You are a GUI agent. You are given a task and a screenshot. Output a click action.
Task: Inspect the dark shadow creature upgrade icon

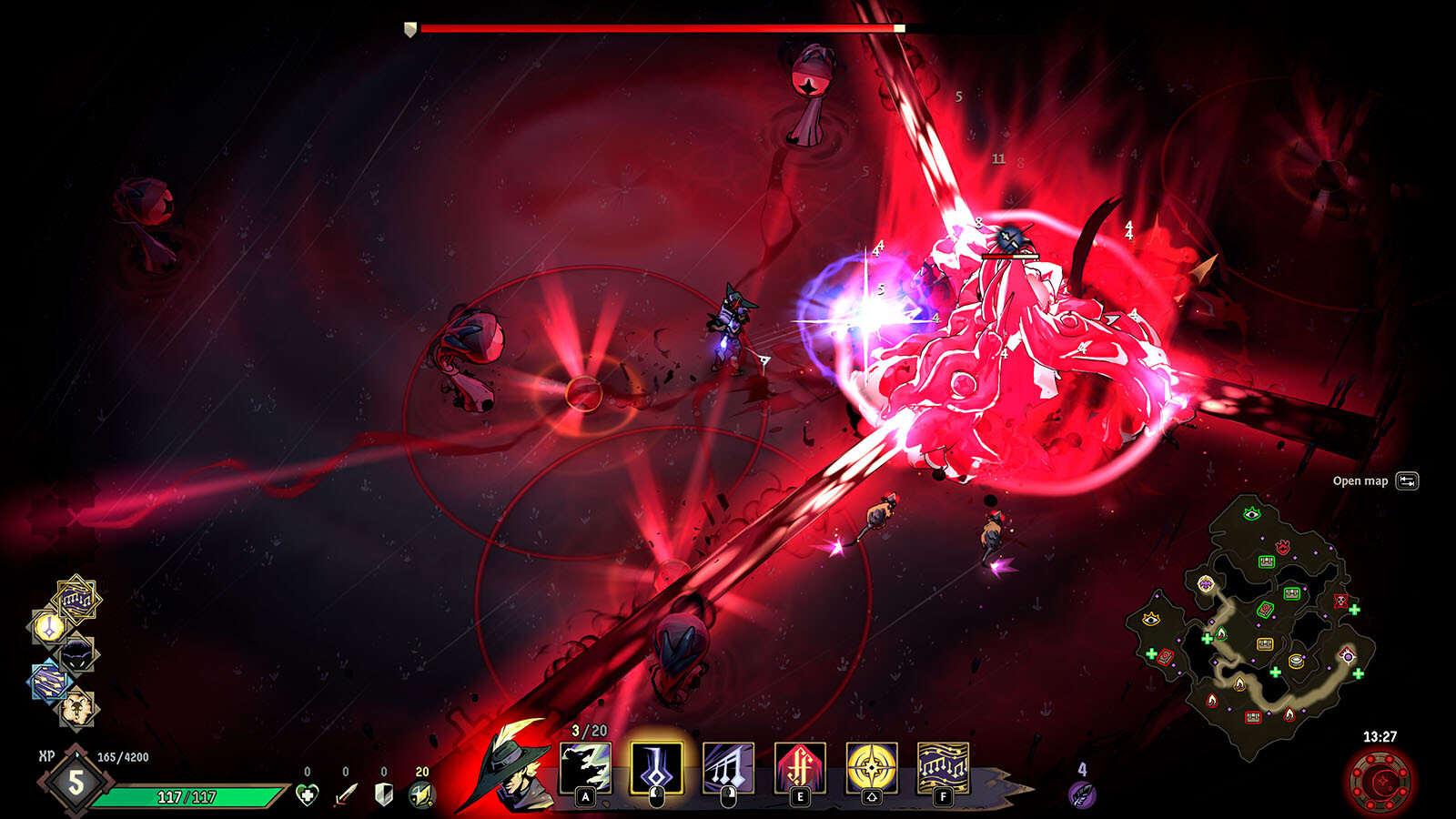tap(77, 653)
